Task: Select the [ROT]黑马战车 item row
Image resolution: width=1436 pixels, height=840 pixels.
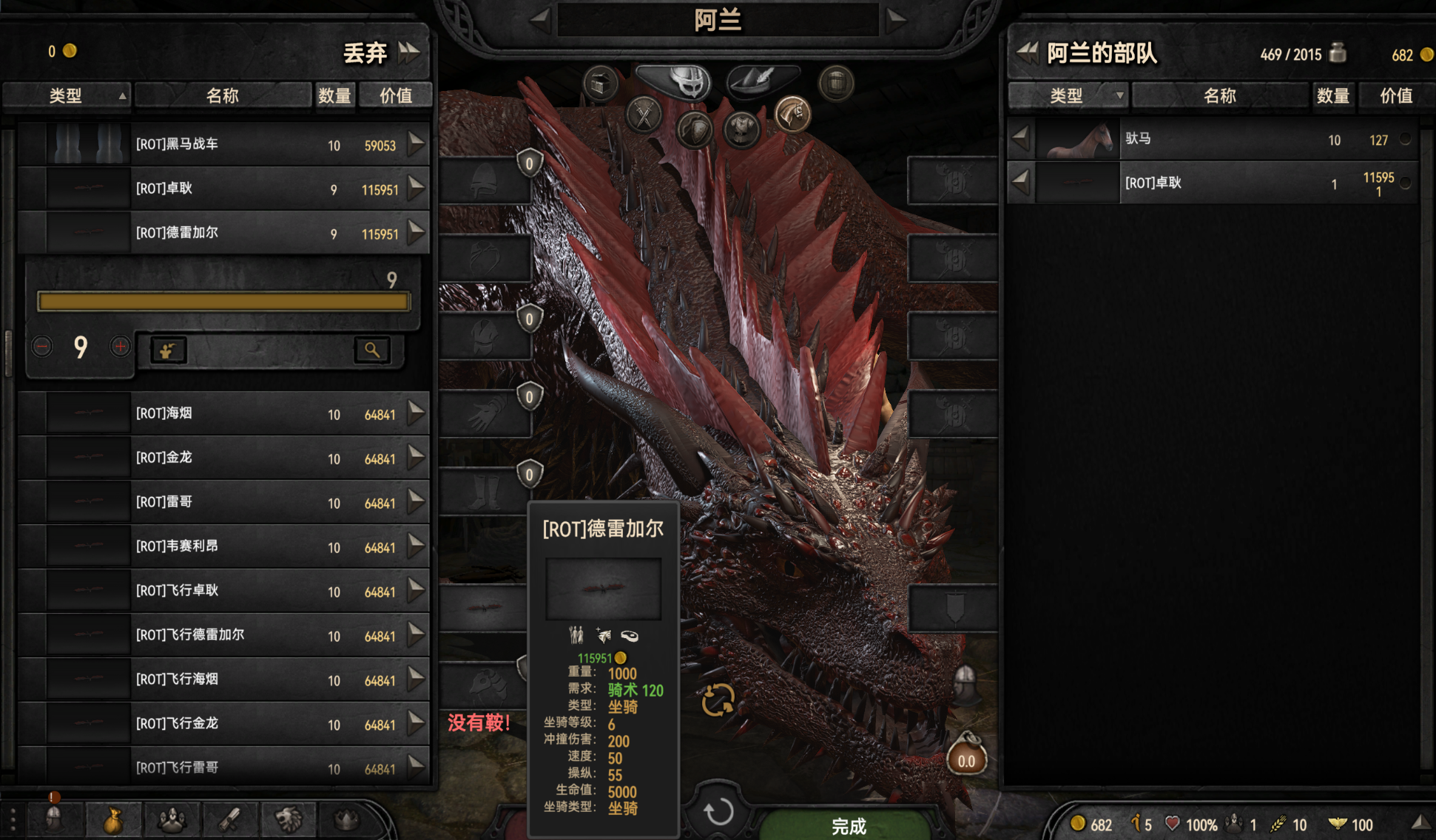Action: [x=222, y=144]
